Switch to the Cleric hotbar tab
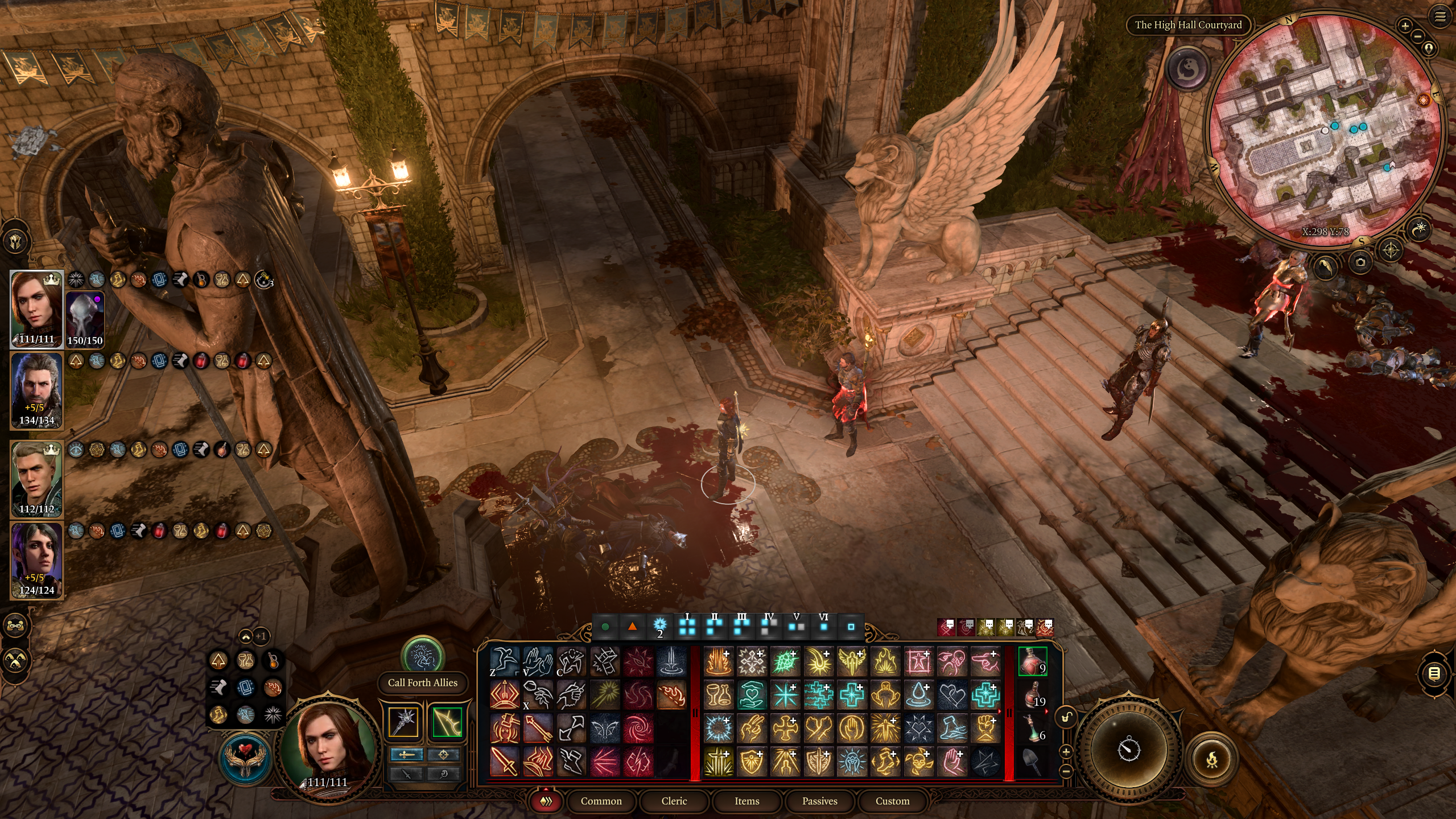Screen dimensions: 1456x819 pyautogui.click(x=674, y=801)
